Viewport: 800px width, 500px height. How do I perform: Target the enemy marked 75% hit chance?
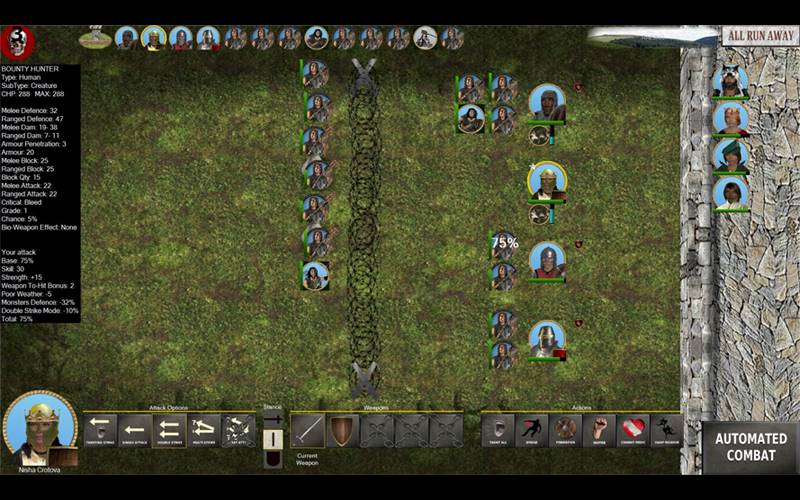click(x=503, y=246)
